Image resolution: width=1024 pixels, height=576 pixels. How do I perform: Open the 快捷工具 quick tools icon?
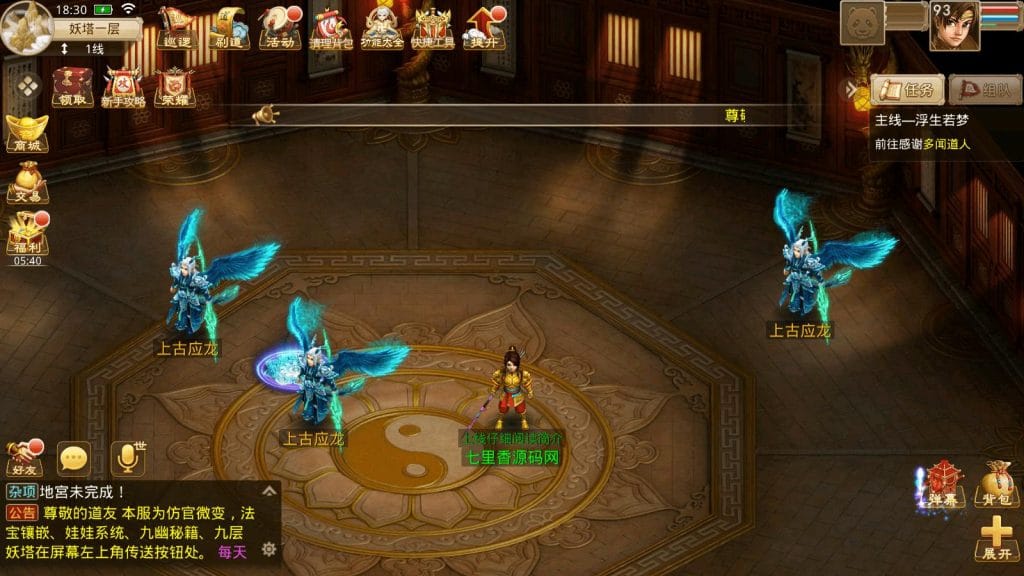(433, 26)
